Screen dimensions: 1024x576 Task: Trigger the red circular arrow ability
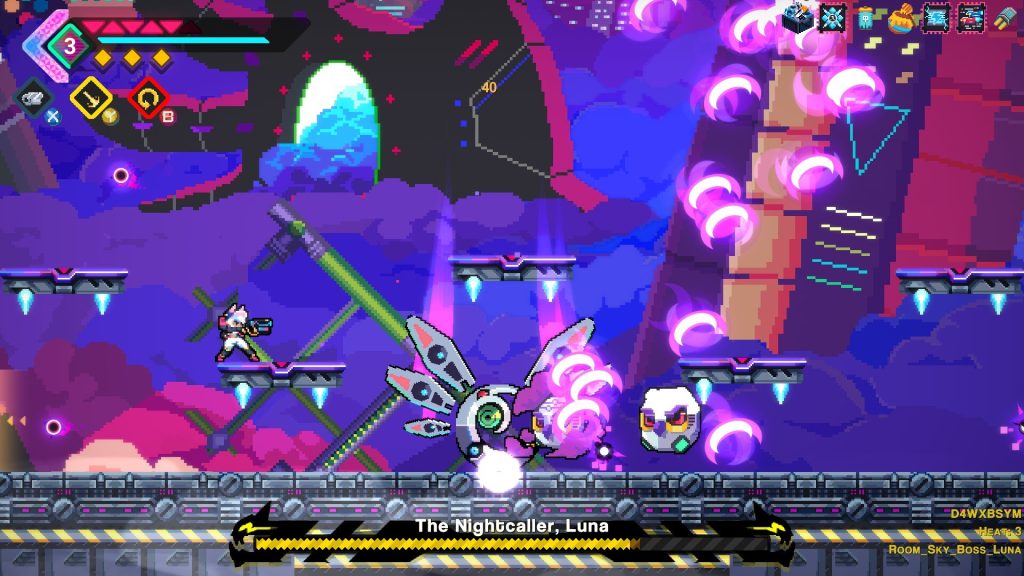click(x=147, y=97)
